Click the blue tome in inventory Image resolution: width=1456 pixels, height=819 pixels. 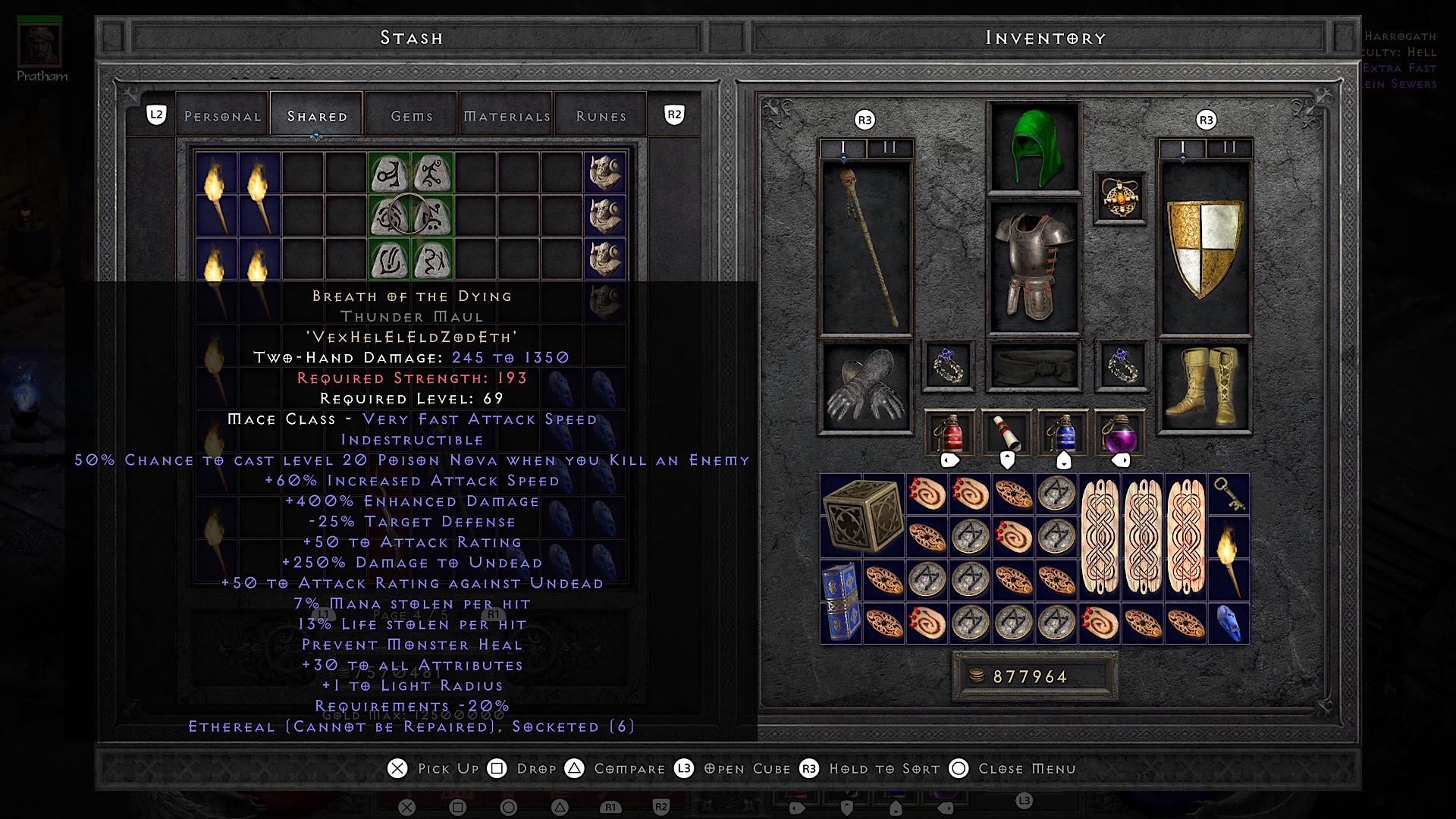tap(840, 601)
